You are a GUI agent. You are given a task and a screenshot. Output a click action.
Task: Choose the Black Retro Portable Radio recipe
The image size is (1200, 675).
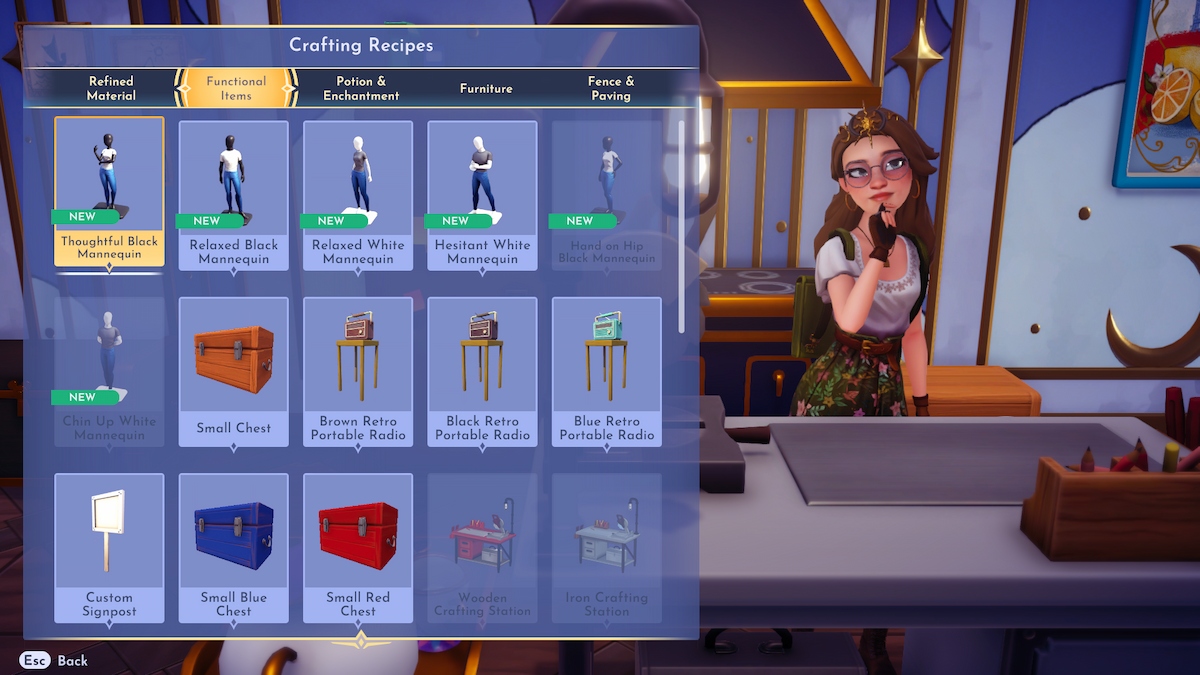coord(482,371)
